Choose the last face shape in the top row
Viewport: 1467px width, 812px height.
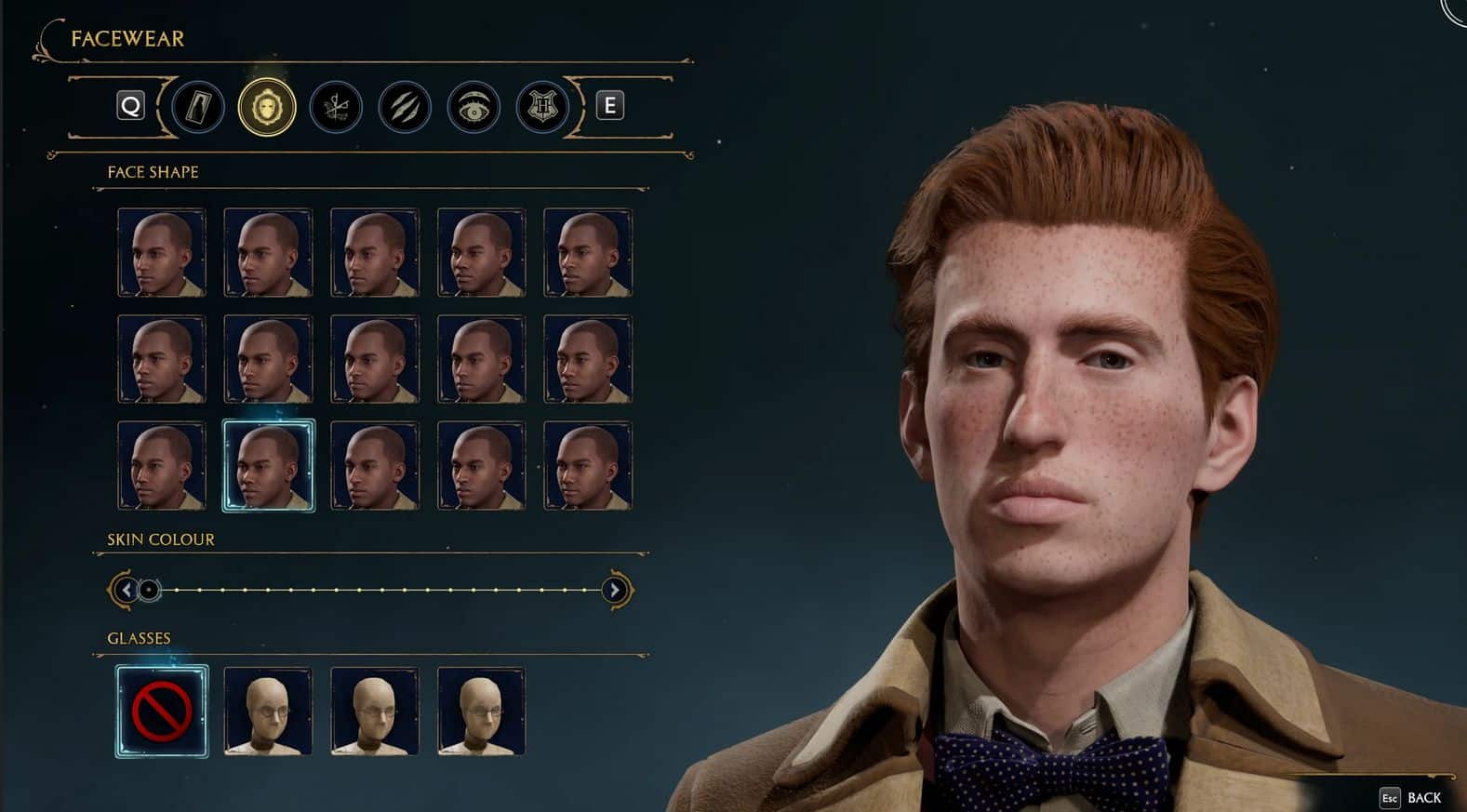pos(588,251)
